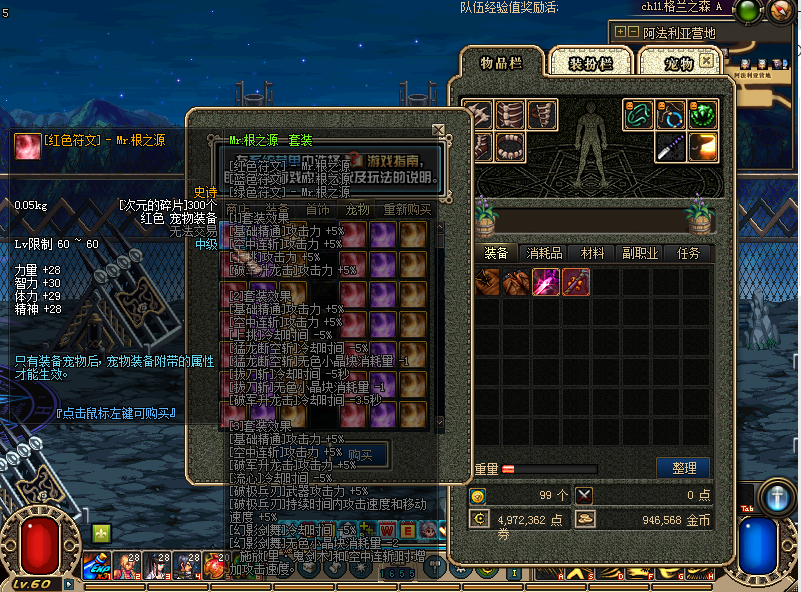Close the inventory window
Image resolution: width=801 pixels, height=592 pixels.
tap(707, 60)
